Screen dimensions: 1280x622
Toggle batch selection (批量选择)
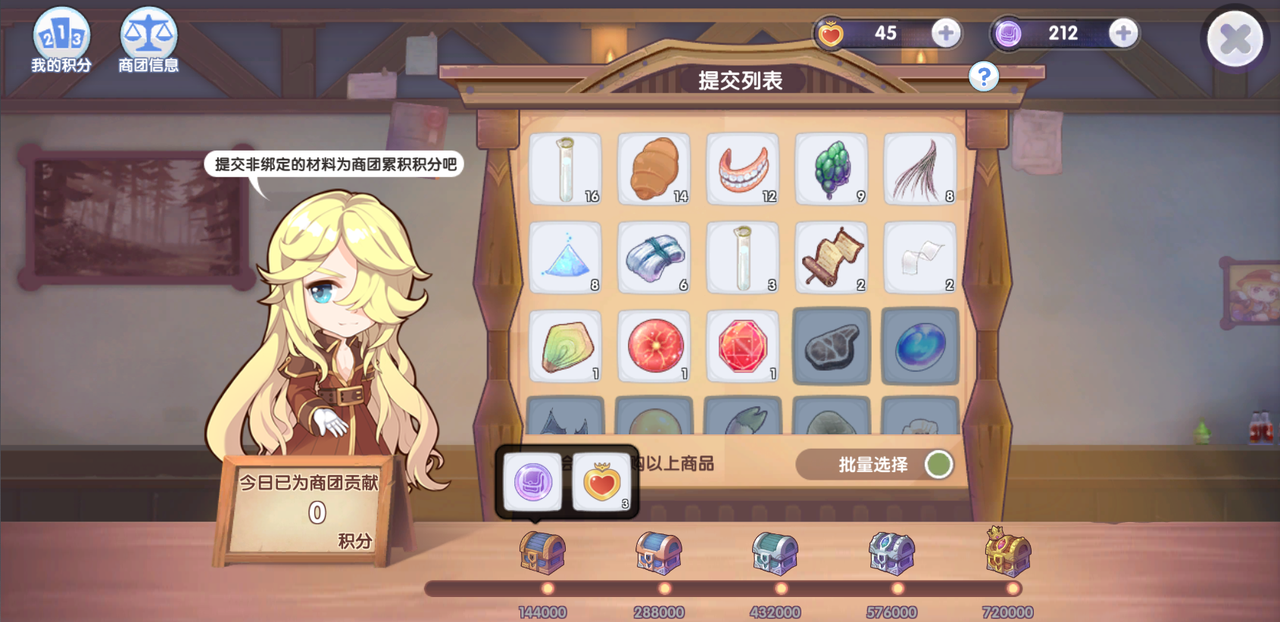(x=938, y=465)
